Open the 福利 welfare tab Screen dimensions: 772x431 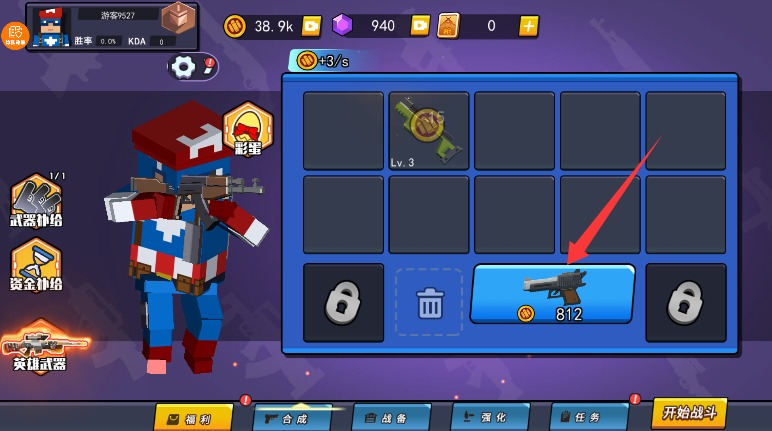pos(193,417)
